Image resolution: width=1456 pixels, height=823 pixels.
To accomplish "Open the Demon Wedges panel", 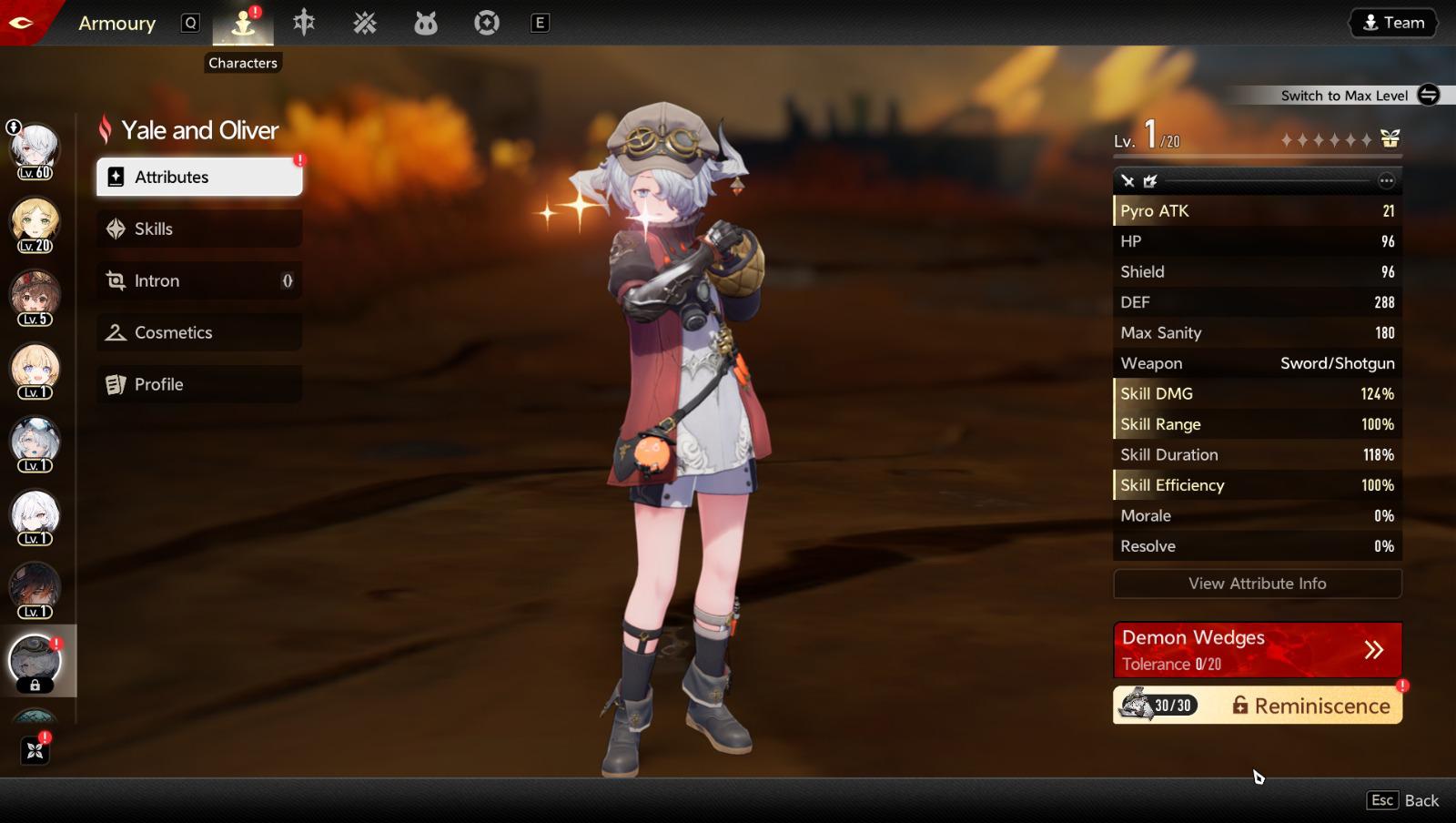I will pos(1257,649).
